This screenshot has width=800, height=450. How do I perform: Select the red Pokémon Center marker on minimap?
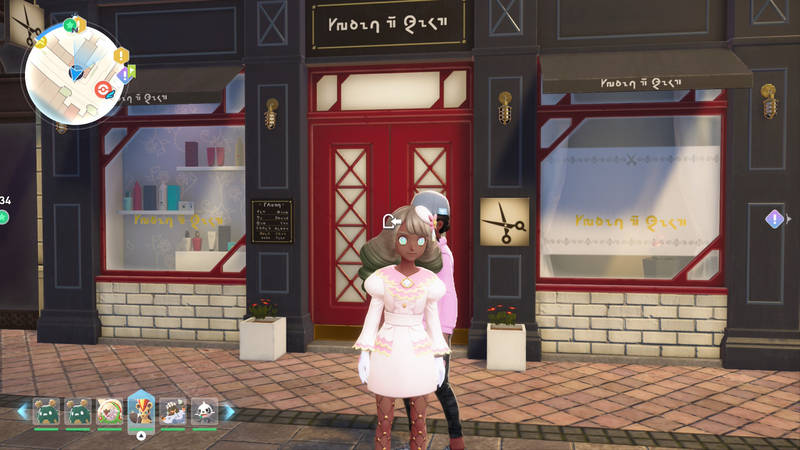coord(101,89)
